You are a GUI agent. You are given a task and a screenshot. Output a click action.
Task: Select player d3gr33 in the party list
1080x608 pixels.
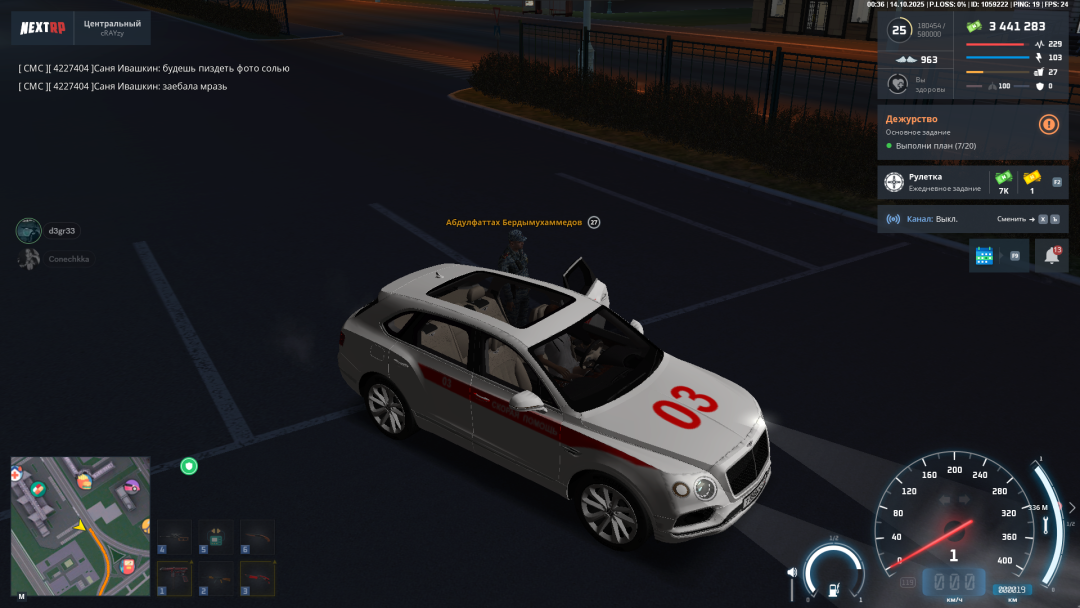[x=48, y=231]
